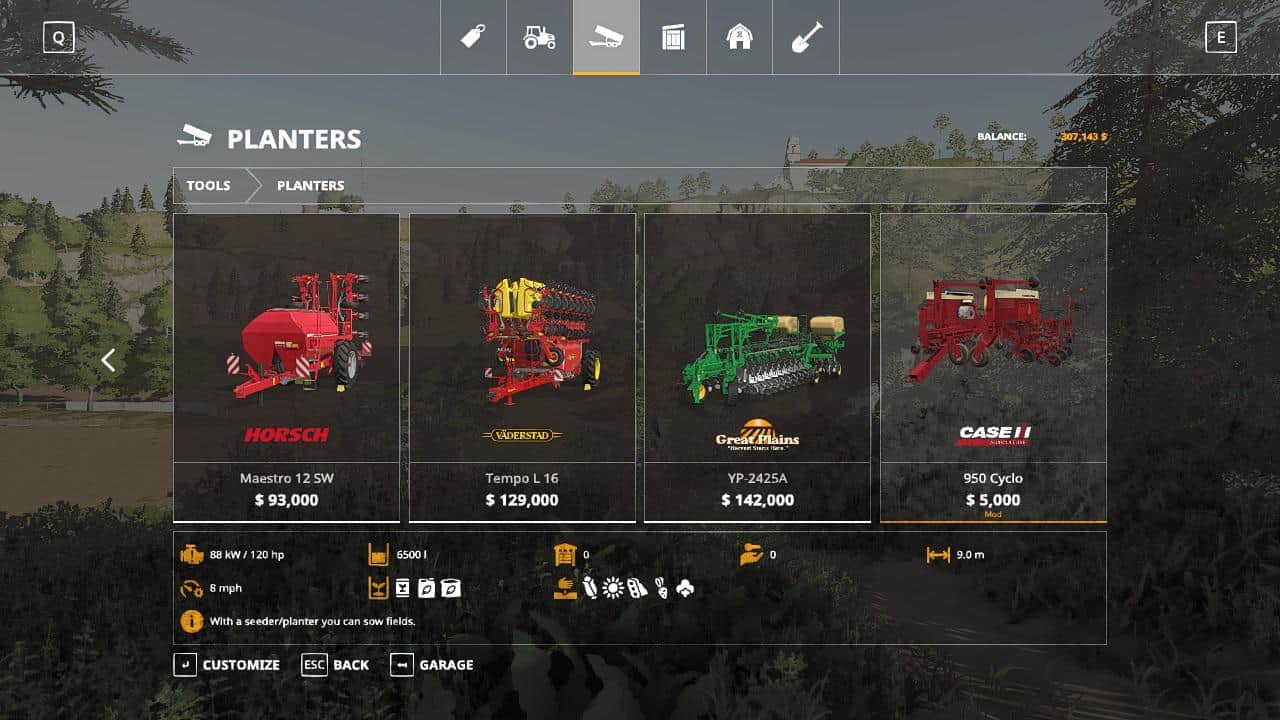Open the Garage
This screenshot has width=1280, height=720.
(432, 665)
